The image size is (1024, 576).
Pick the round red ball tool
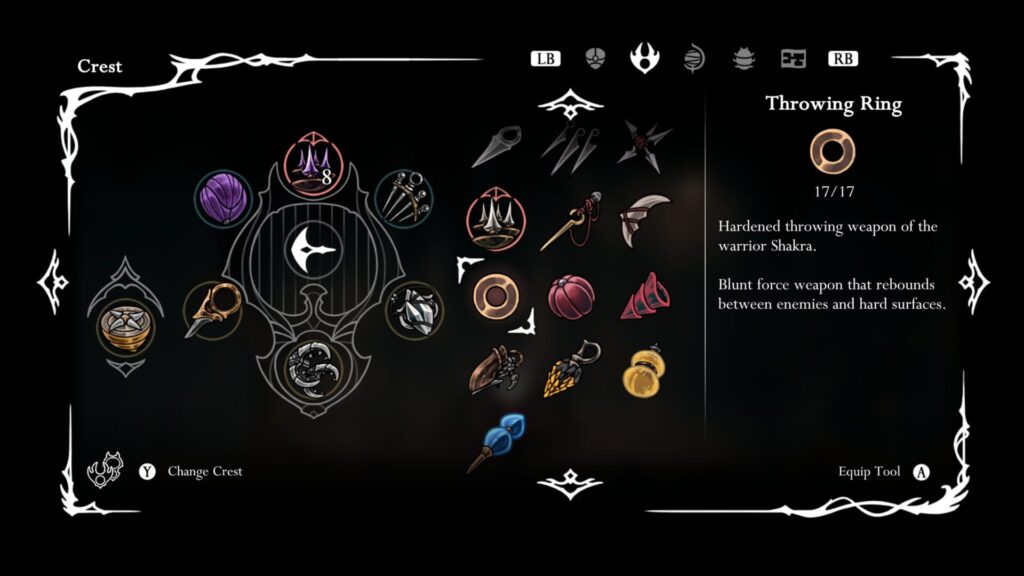click(x=571, y=297)
